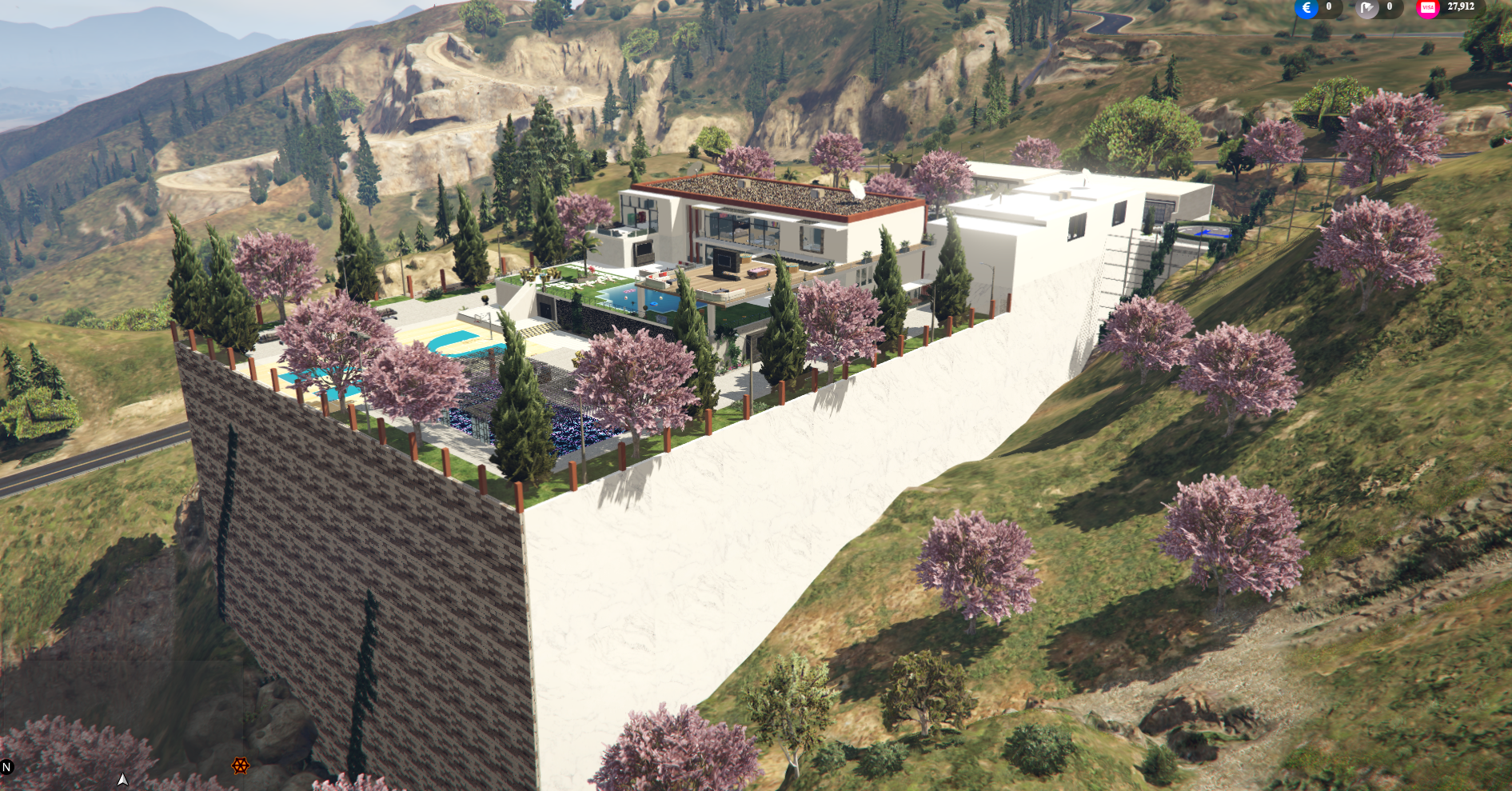Image resolution: width=1512 pixels, height=791 pixels.
Task: Click the euro balance showing 0
Action: coord(1330,7)
